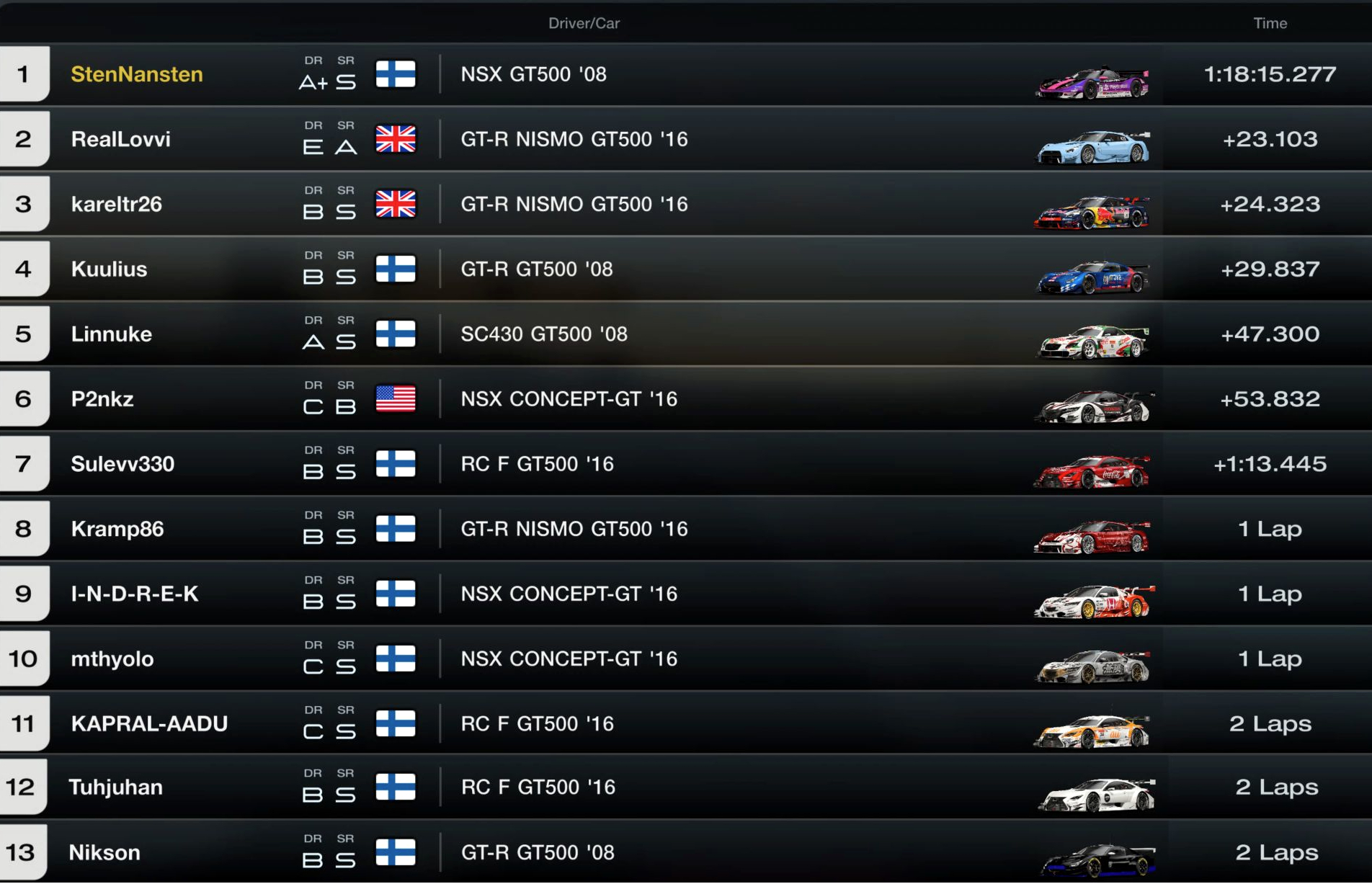This screenshot has width=1372, height=884.
Task: Open Linnuke's fifth place row
Action: [112, 334]
